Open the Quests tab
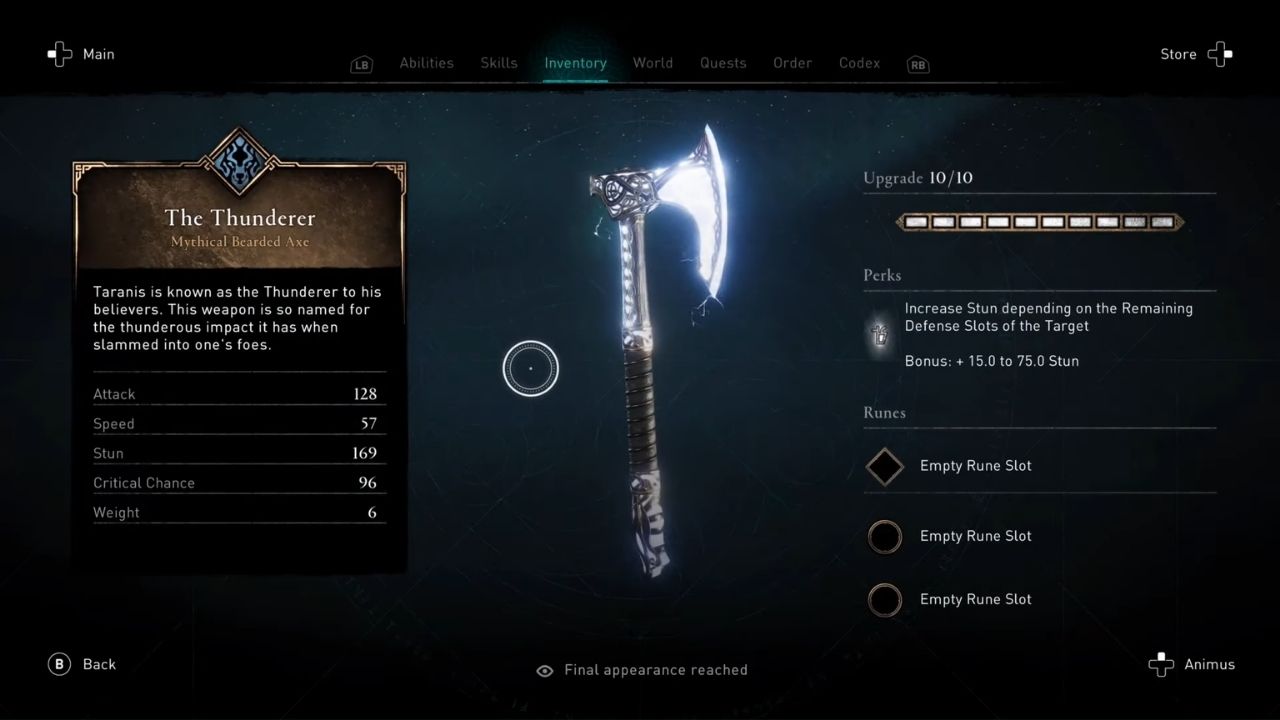Image resolution: width=1280 pixels, height=720 pixels. (723, 63)
